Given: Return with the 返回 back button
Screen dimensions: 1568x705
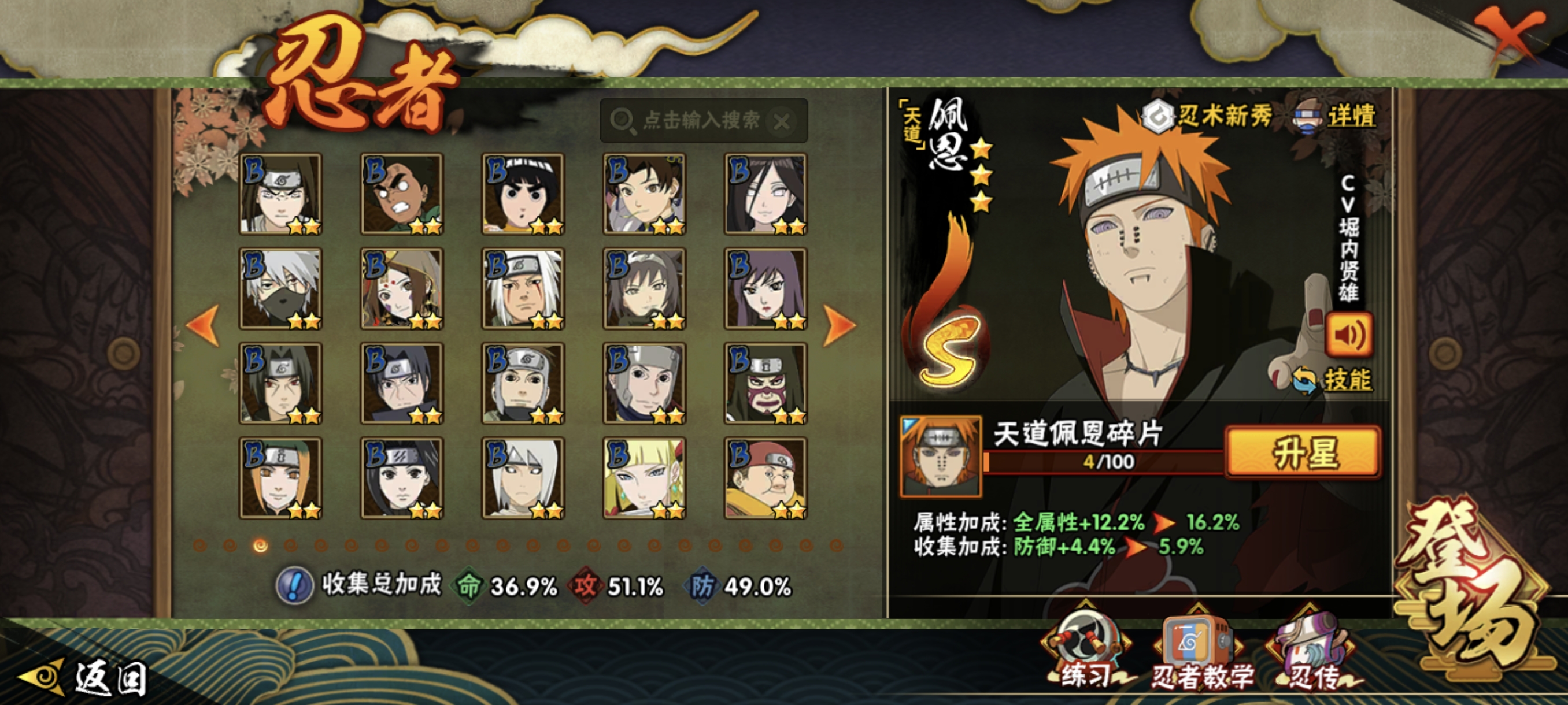Looking at the screenshot, I should pyautogui.click(x=85, y=677).
